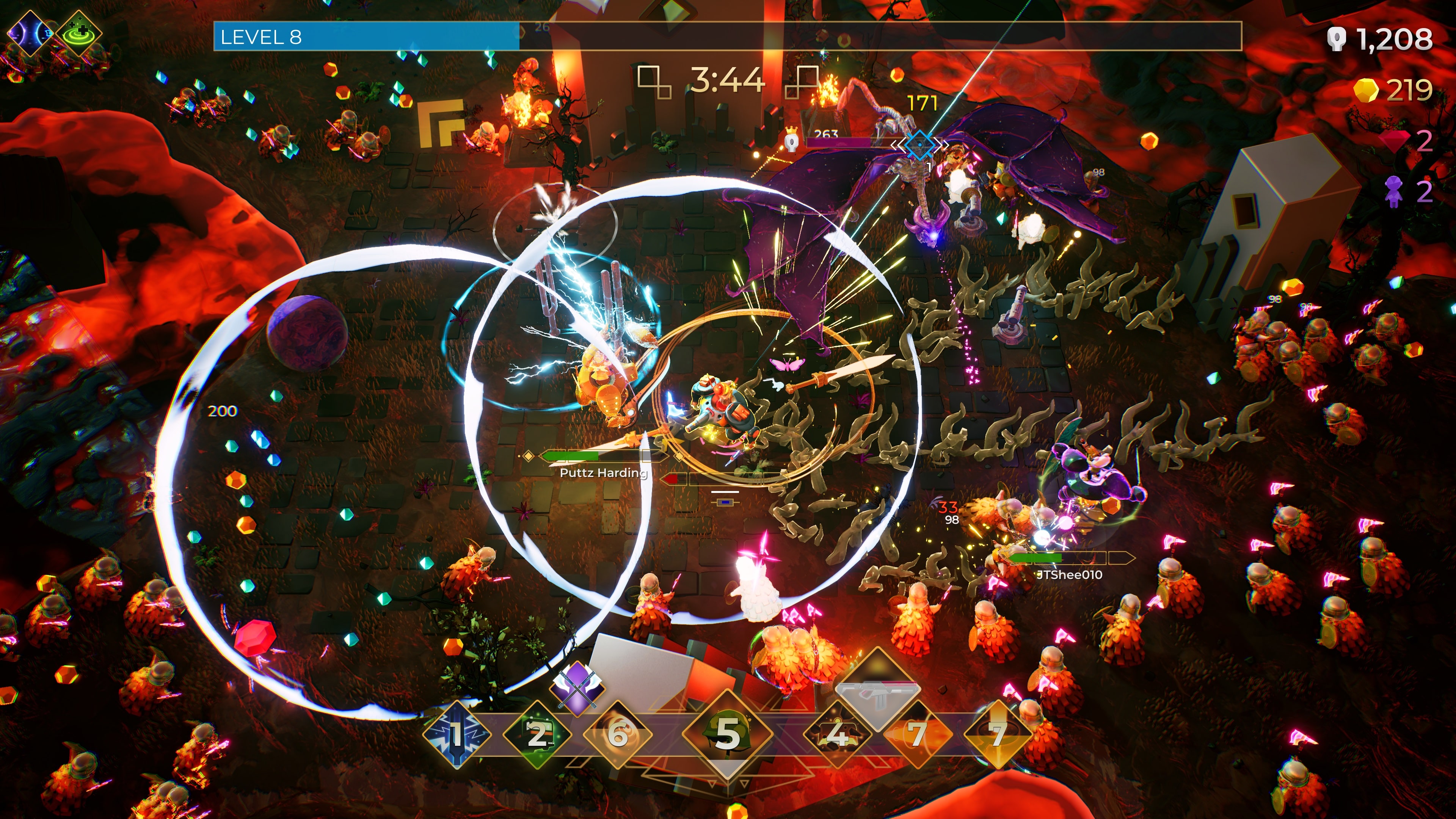
Task: Click the gold currency counter showing 219
Action: [x=1396, y=91]
